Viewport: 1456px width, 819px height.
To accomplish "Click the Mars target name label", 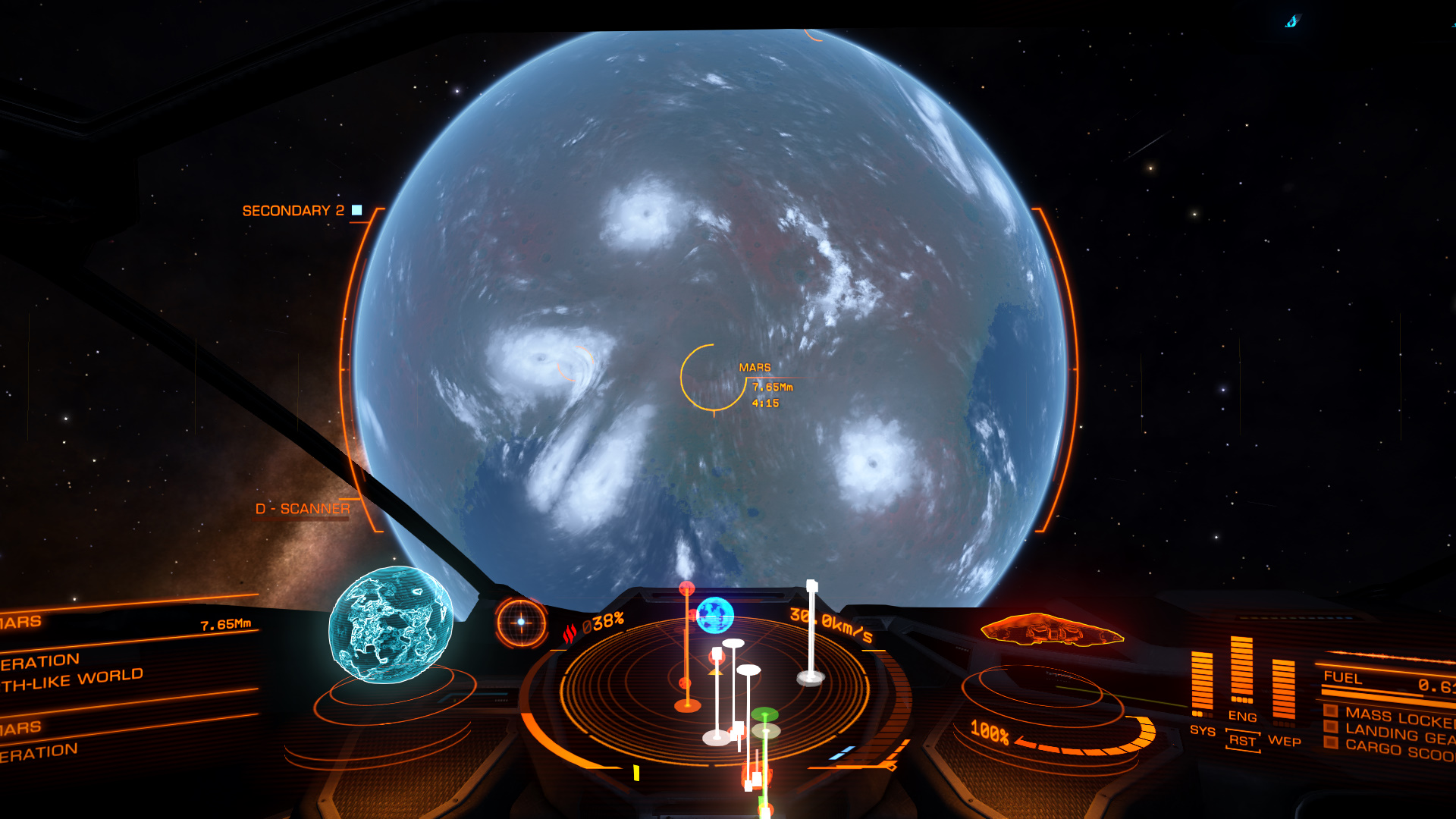I will 755,368.
